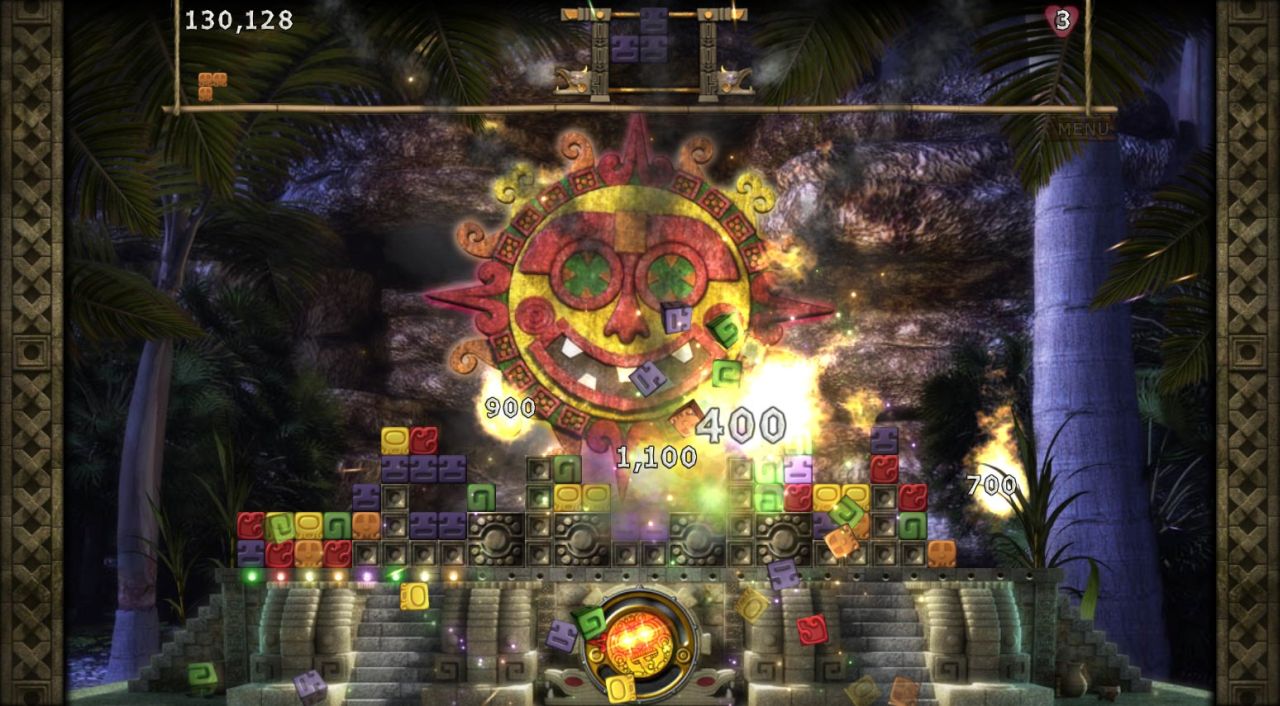The width and height of the screenshot is (1280, 706).
Task: Open the hanging MENU sign
Action: [x=1083, y=129]
